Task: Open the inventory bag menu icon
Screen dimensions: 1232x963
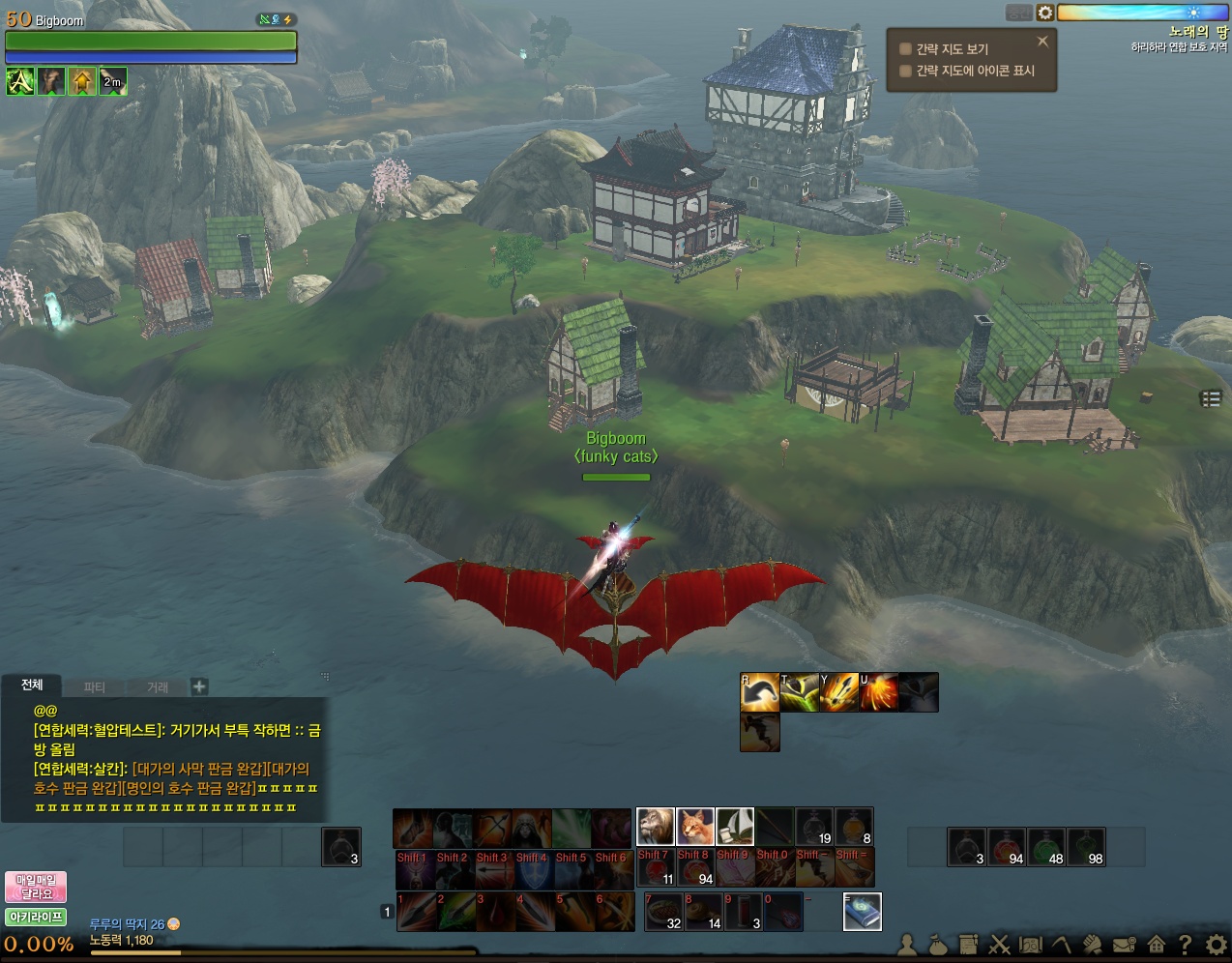Action: [938, 944]
